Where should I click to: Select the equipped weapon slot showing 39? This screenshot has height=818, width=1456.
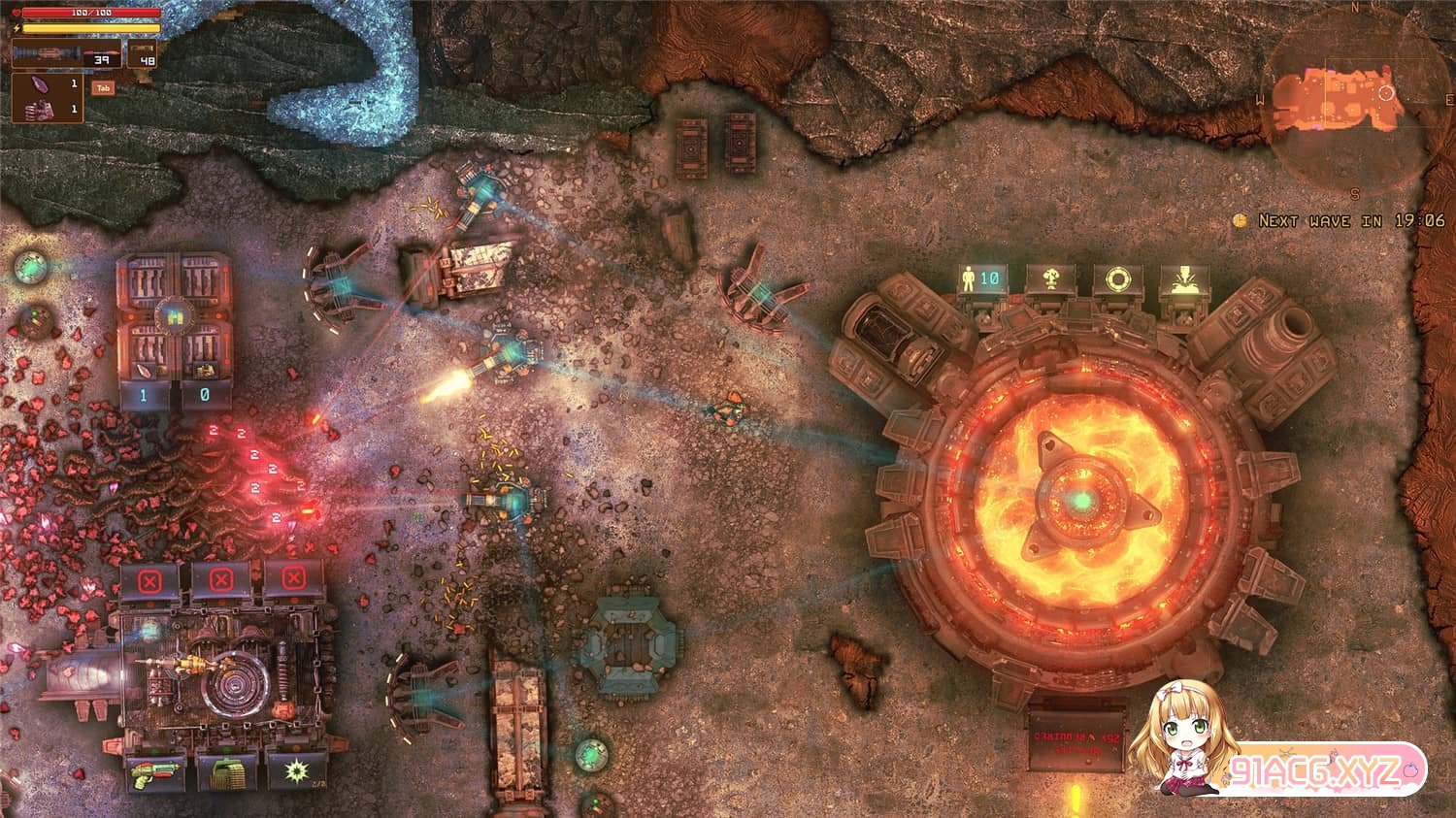click(67, 54)
